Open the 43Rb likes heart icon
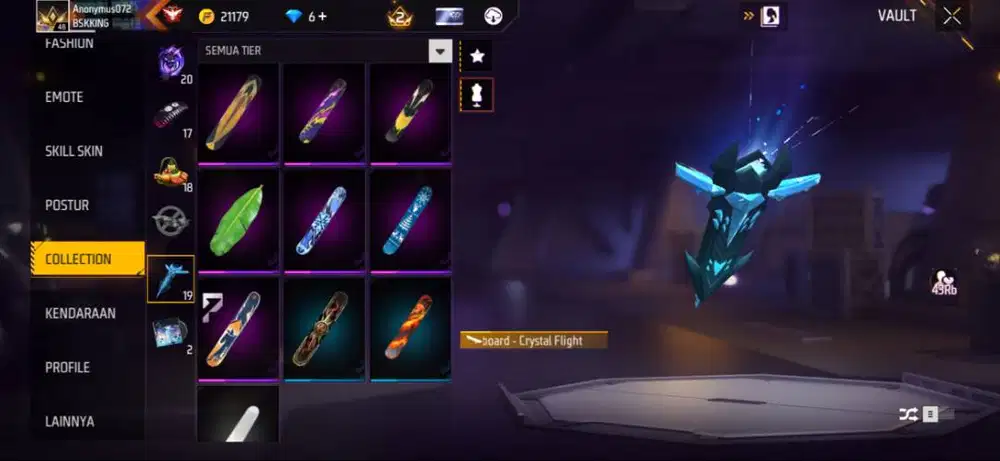Image resolution: width=1000 pixels, height=461 pixels. [x=942, y=283]
